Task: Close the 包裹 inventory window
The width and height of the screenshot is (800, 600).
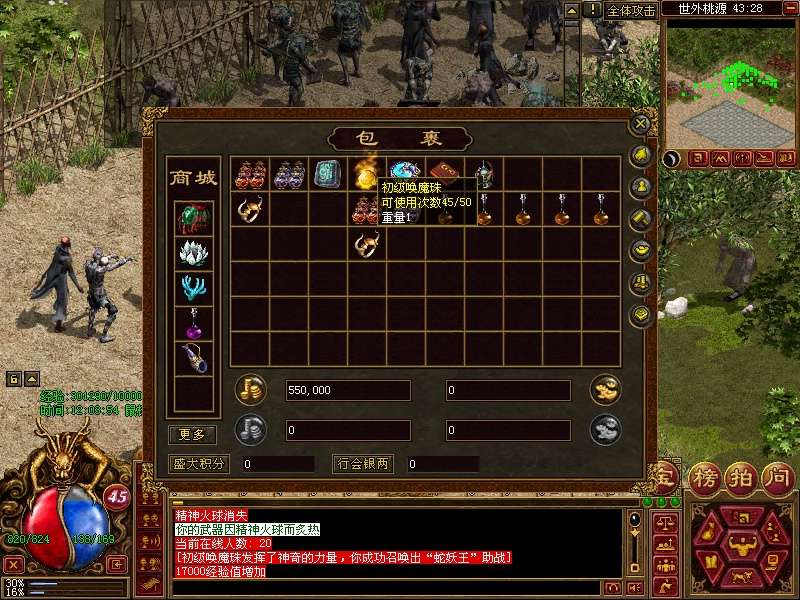Action: tap(641, 125)
